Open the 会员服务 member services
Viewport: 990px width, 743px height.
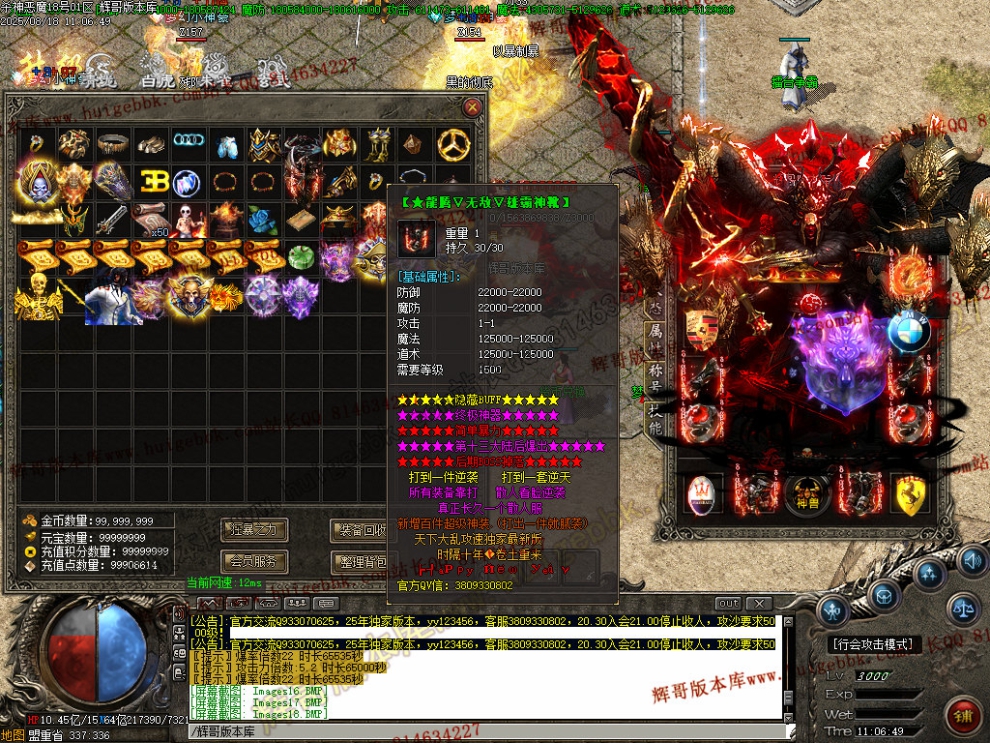(254, 561)
